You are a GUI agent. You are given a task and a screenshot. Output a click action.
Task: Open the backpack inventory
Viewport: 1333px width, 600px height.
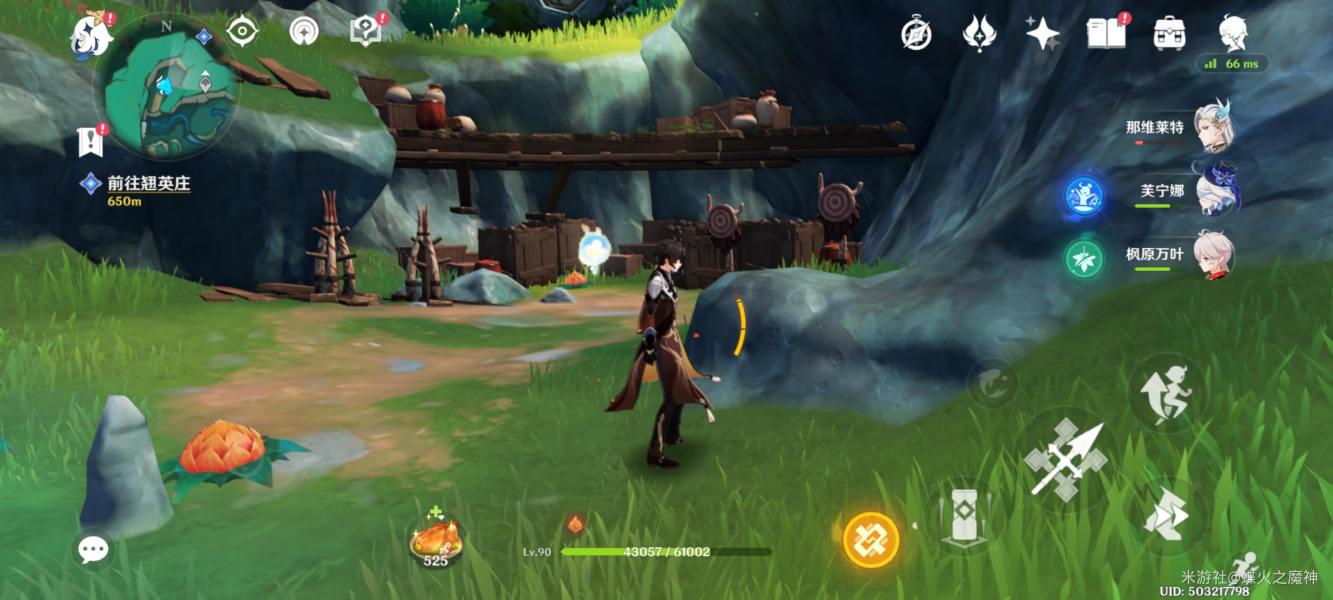(1168, 34)
